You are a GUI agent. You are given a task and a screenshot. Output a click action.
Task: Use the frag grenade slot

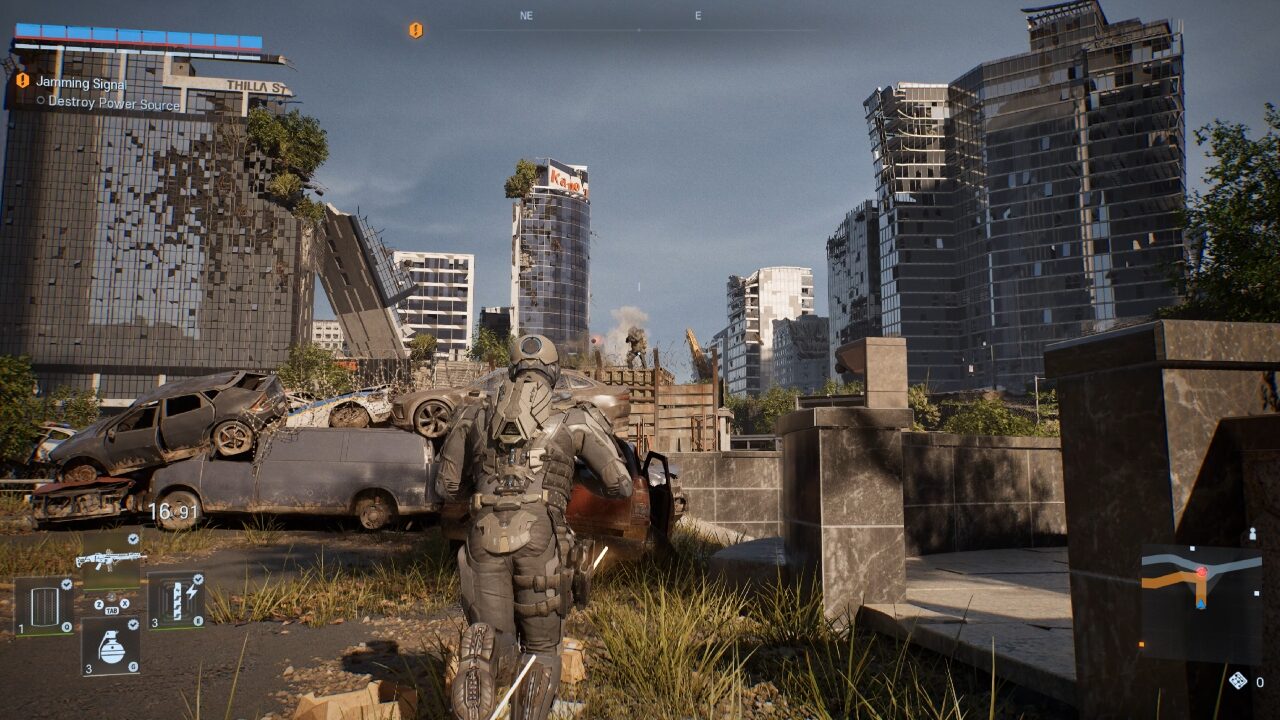point(110,646)
